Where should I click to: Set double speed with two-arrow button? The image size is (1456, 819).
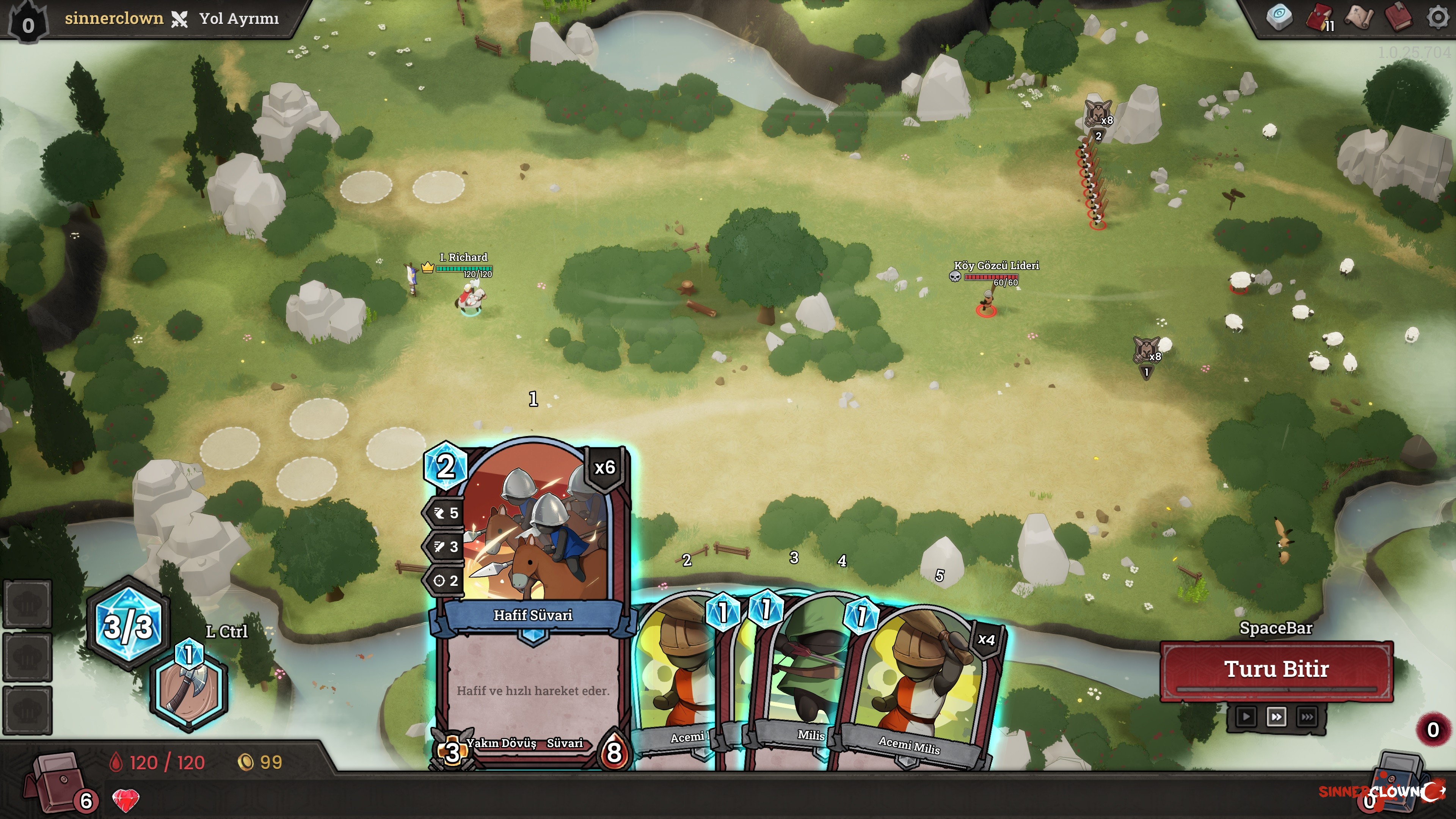(1276, 717)
